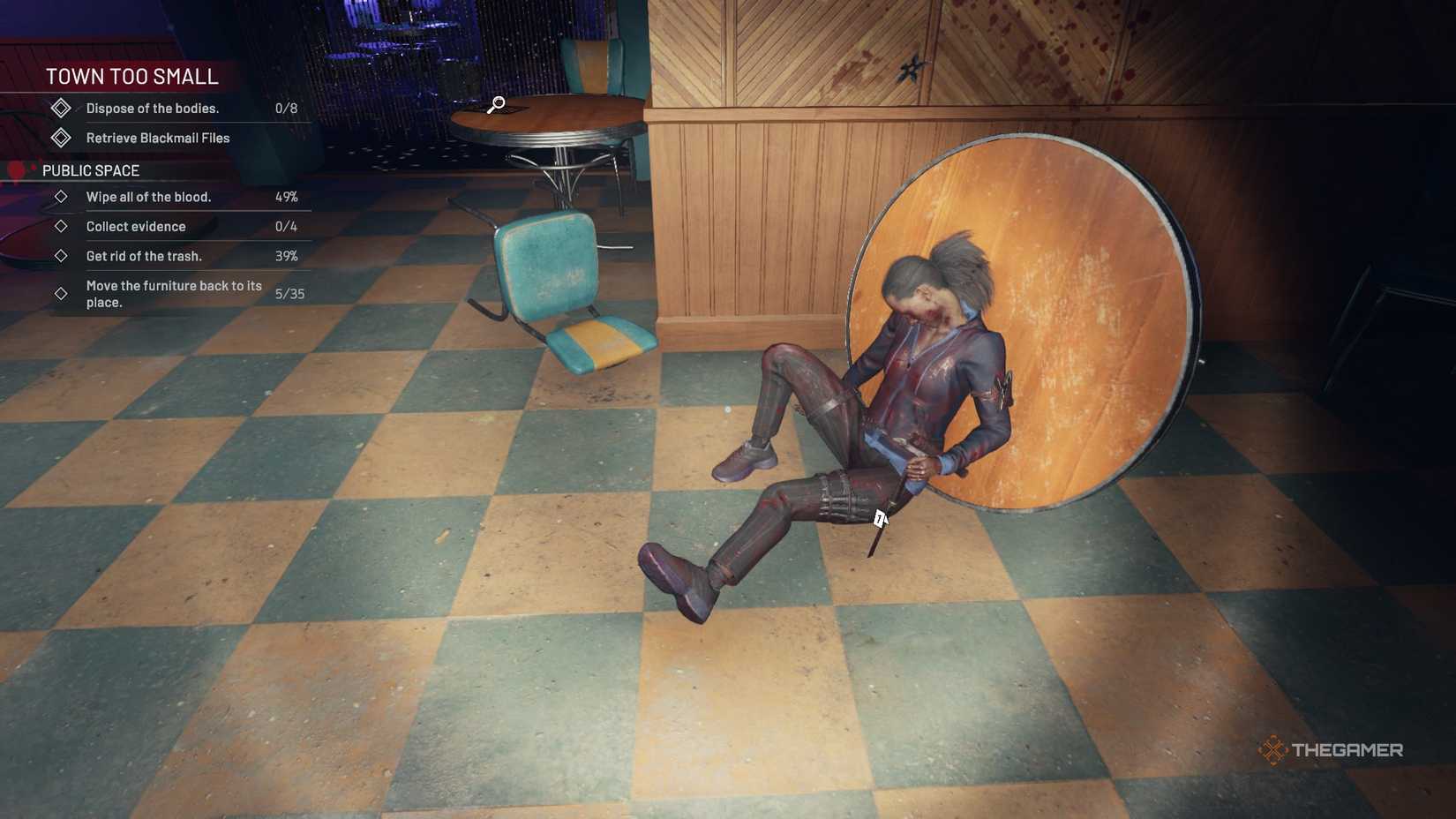Collapse the PUBLIC SPACE objective section
This screenshot has width=1456, height=819.
pos(91,169)
